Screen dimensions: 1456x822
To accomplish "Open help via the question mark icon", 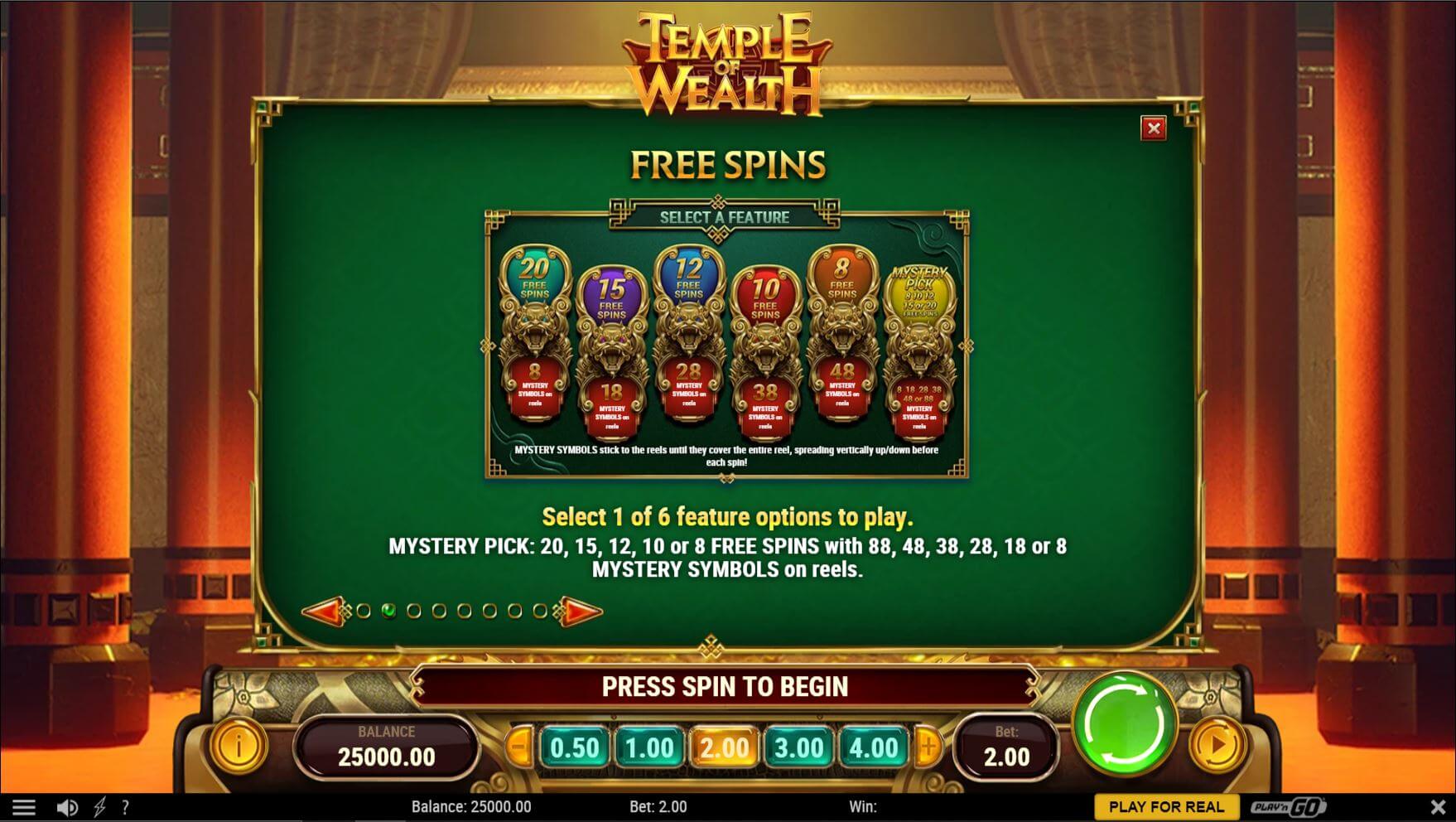I will (x=125, y=805).
